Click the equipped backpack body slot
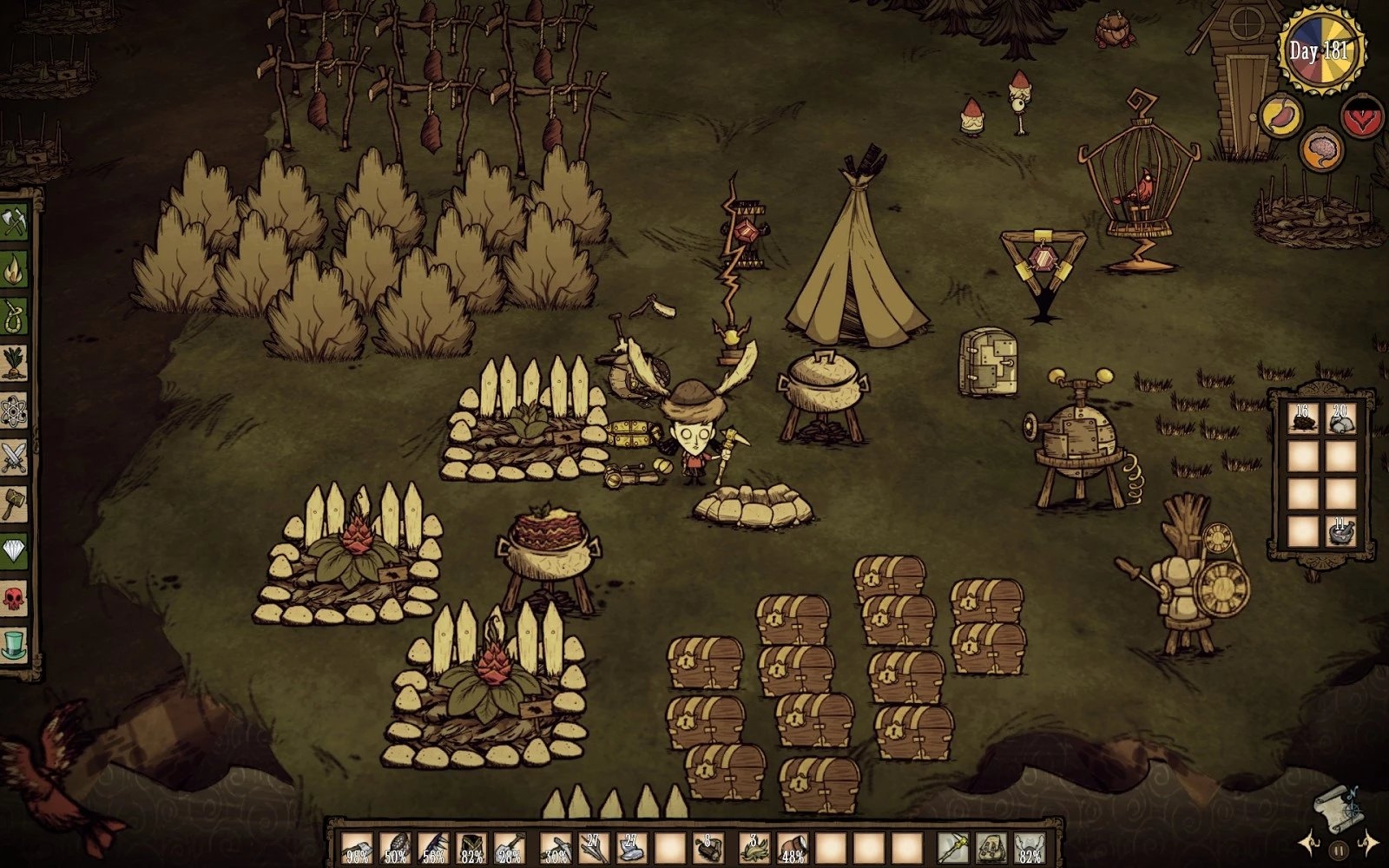This screenshot has width=1389, height=868. point(991,847)
